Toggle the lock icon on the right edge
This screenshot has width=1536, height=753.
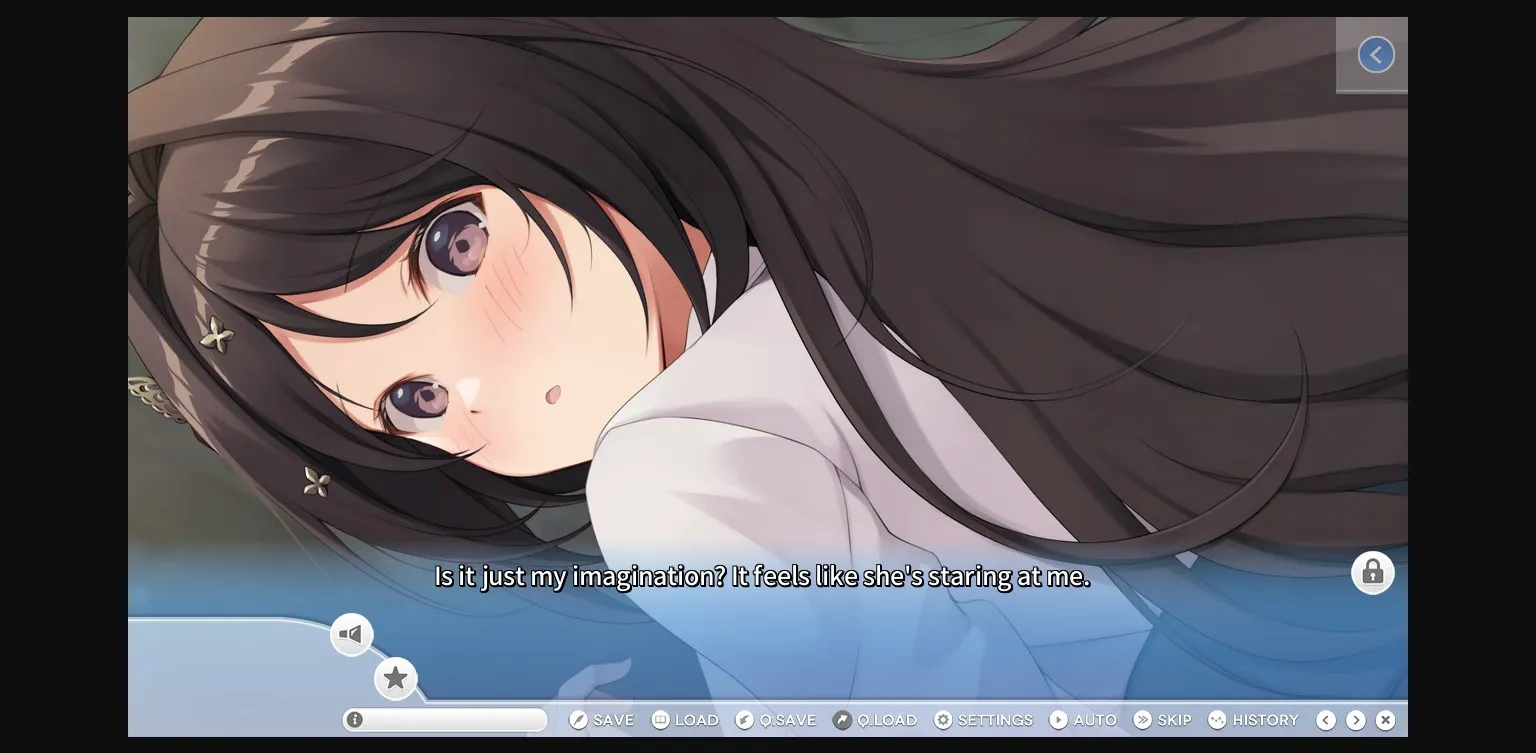tap(1372, 572)
